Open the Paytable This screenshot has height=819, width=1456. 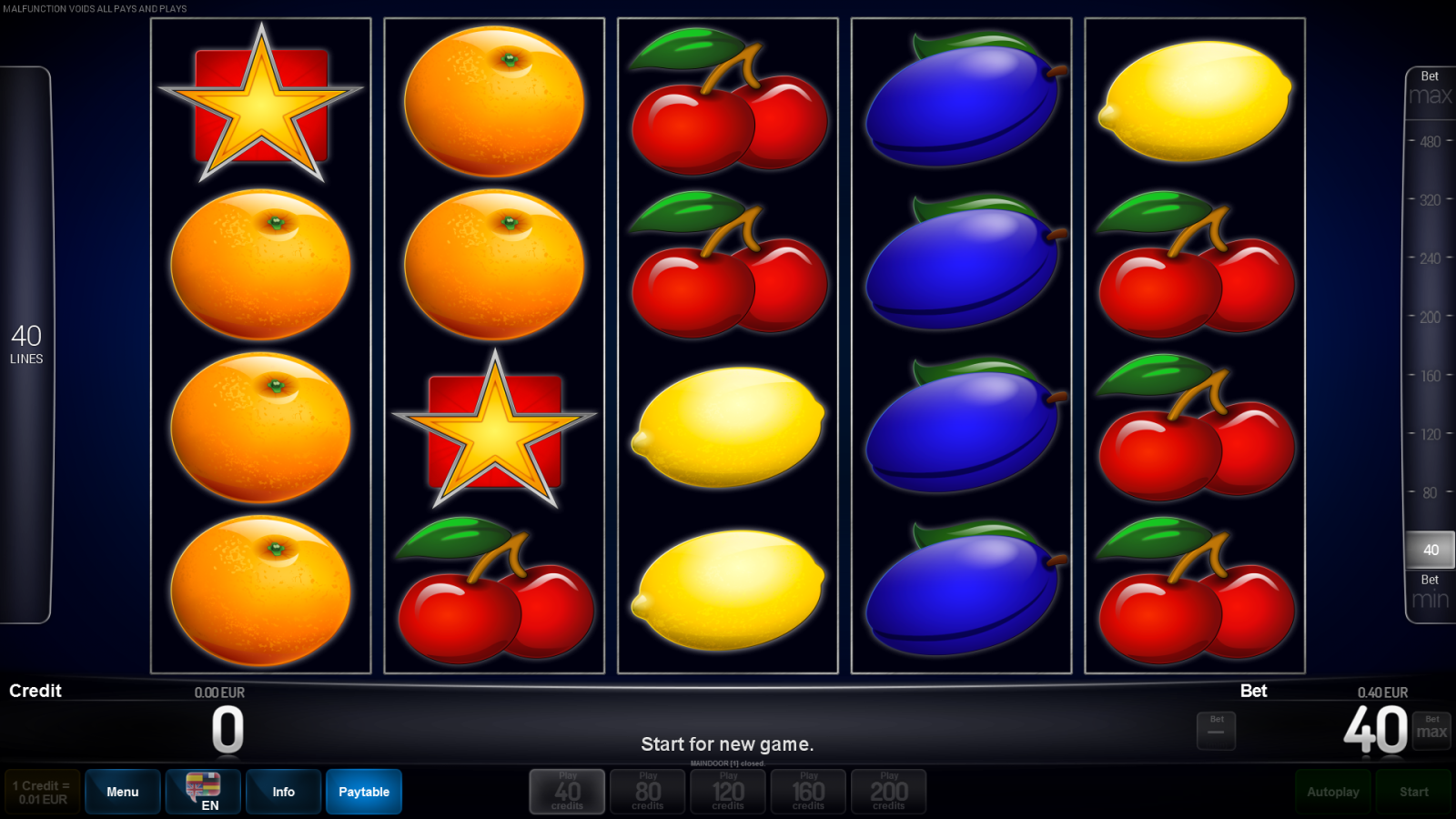click(x=363, y=791)
